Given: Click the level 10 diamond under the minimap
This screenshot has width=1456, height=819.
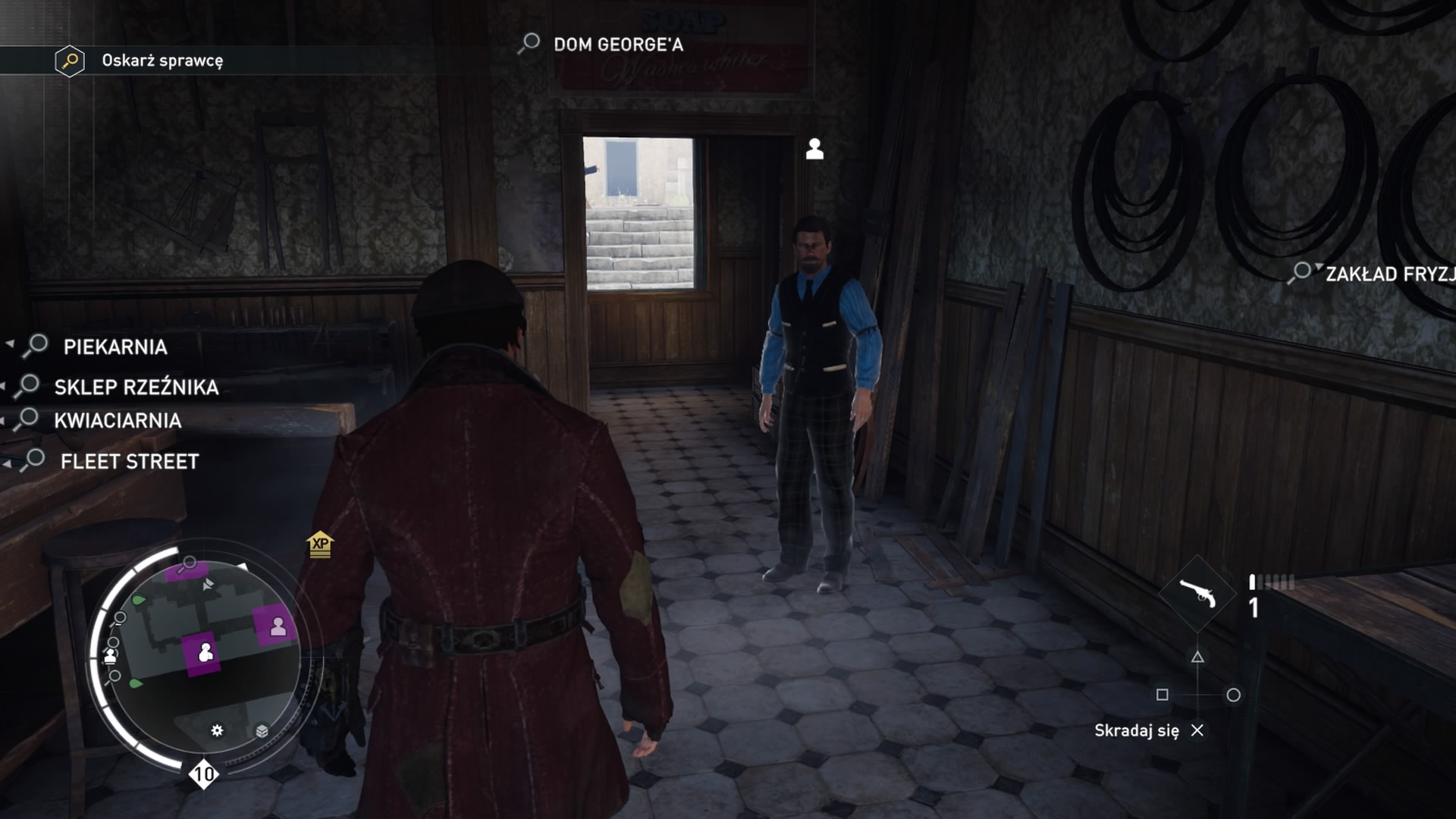Looking at the screenshot, I should tap(202, 774).
